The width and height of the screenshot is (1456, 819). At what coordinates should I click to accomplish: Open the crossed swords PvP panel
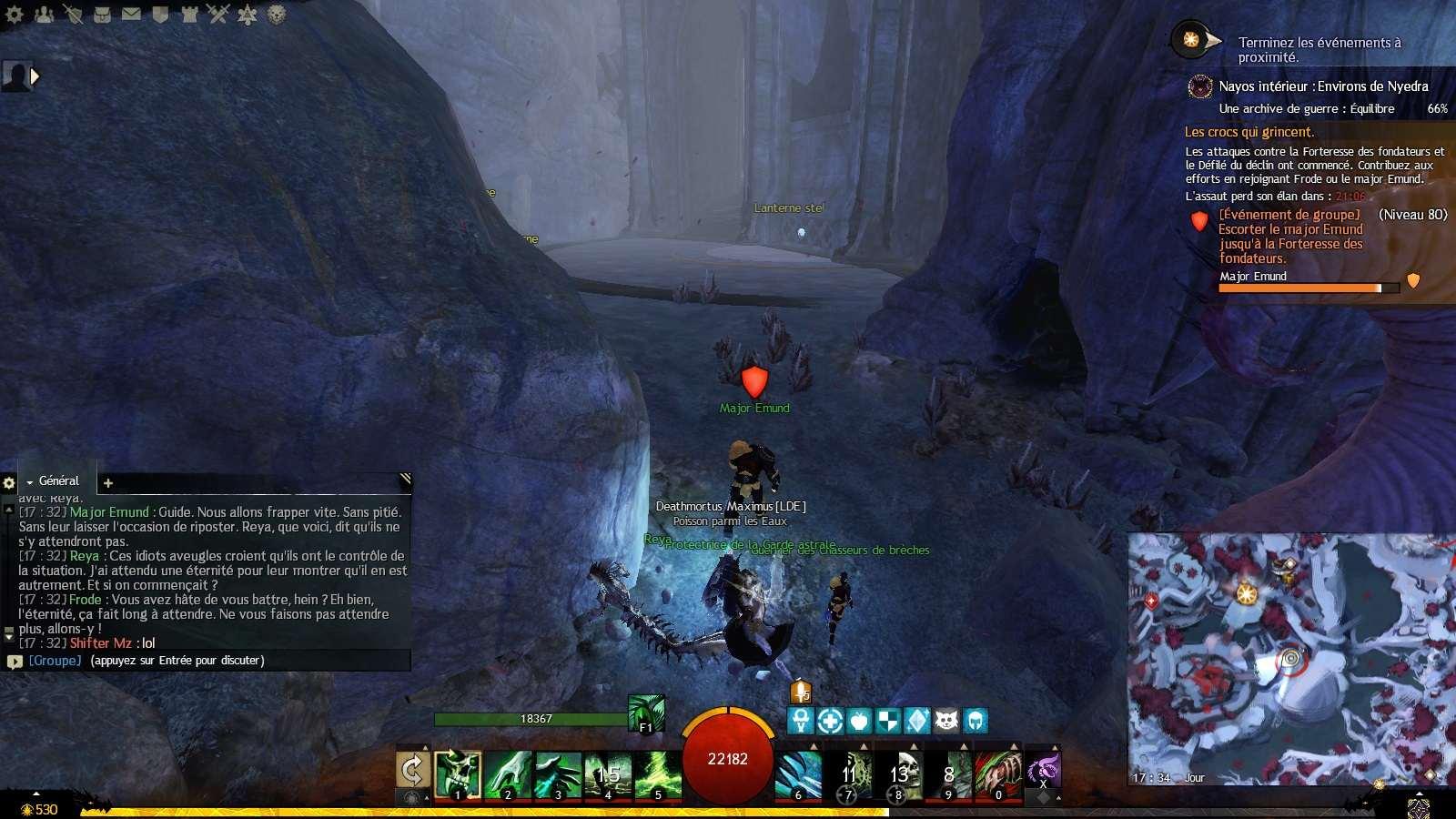coord(217,14)
